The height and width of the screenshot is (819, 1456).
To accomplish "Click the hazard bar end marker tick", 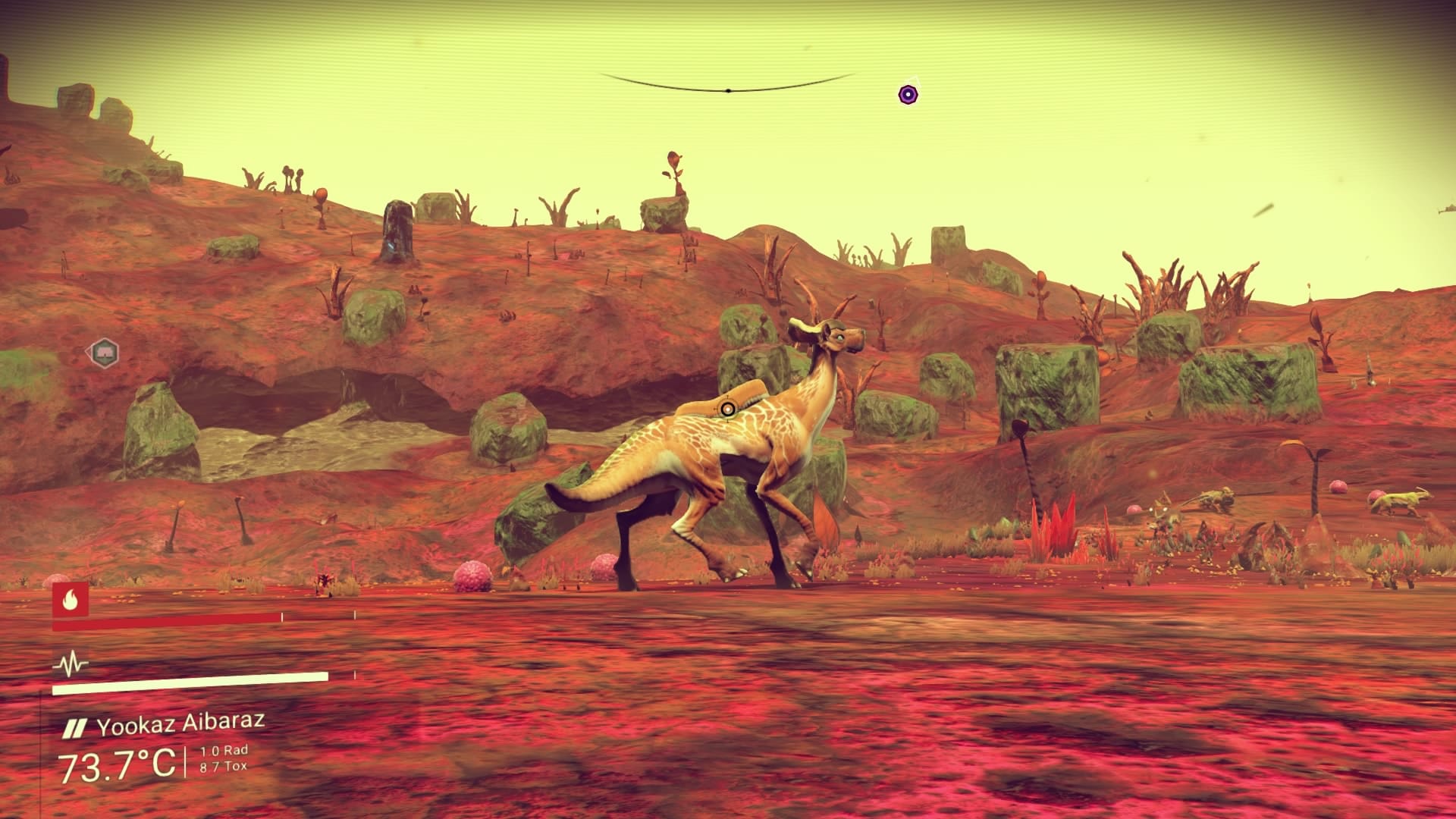I will 355,613.
